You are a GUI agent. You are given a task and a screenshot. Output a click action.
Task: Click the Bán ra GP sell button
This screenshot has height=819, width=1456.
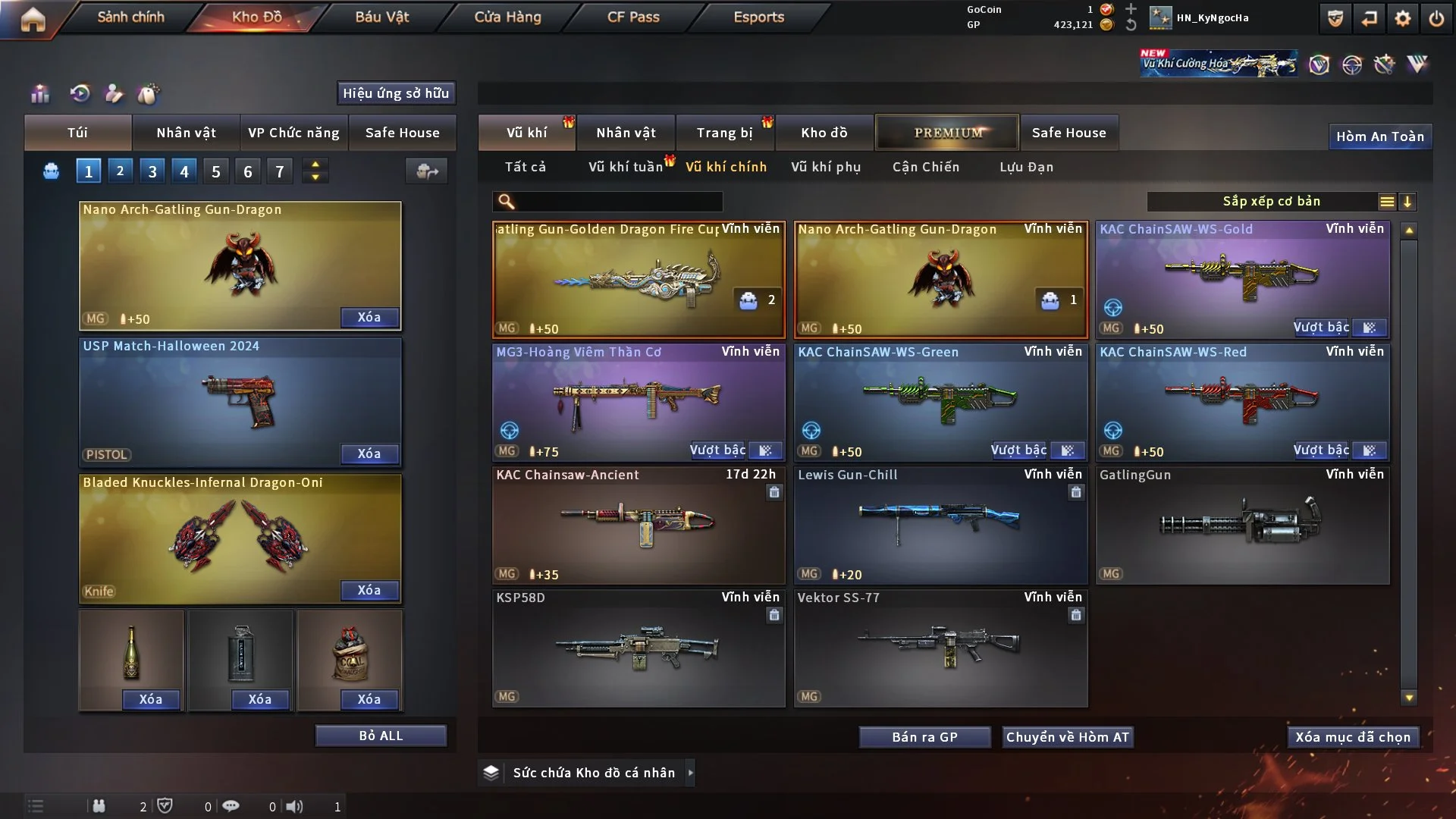tap(924, 737)
